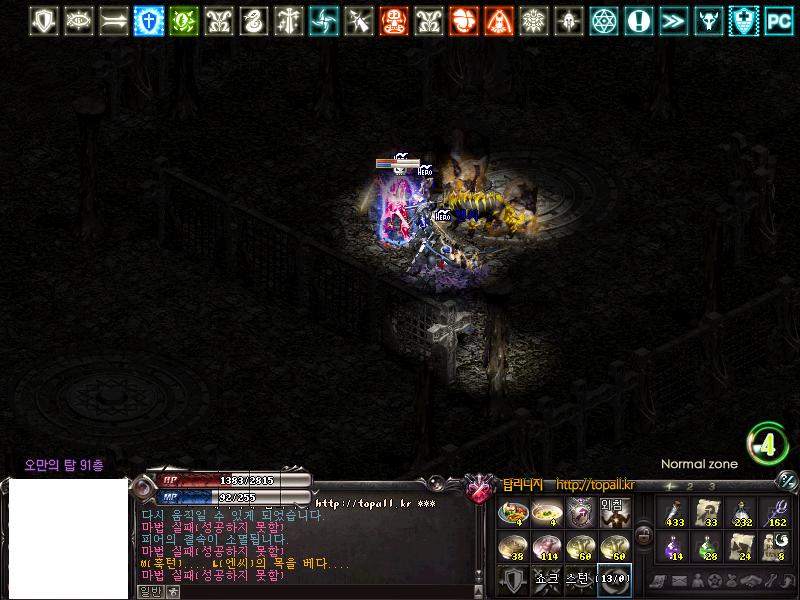Toggle the hotbar padlock button
This screenshot has height=600, width=800.
[x=644, y=536]
